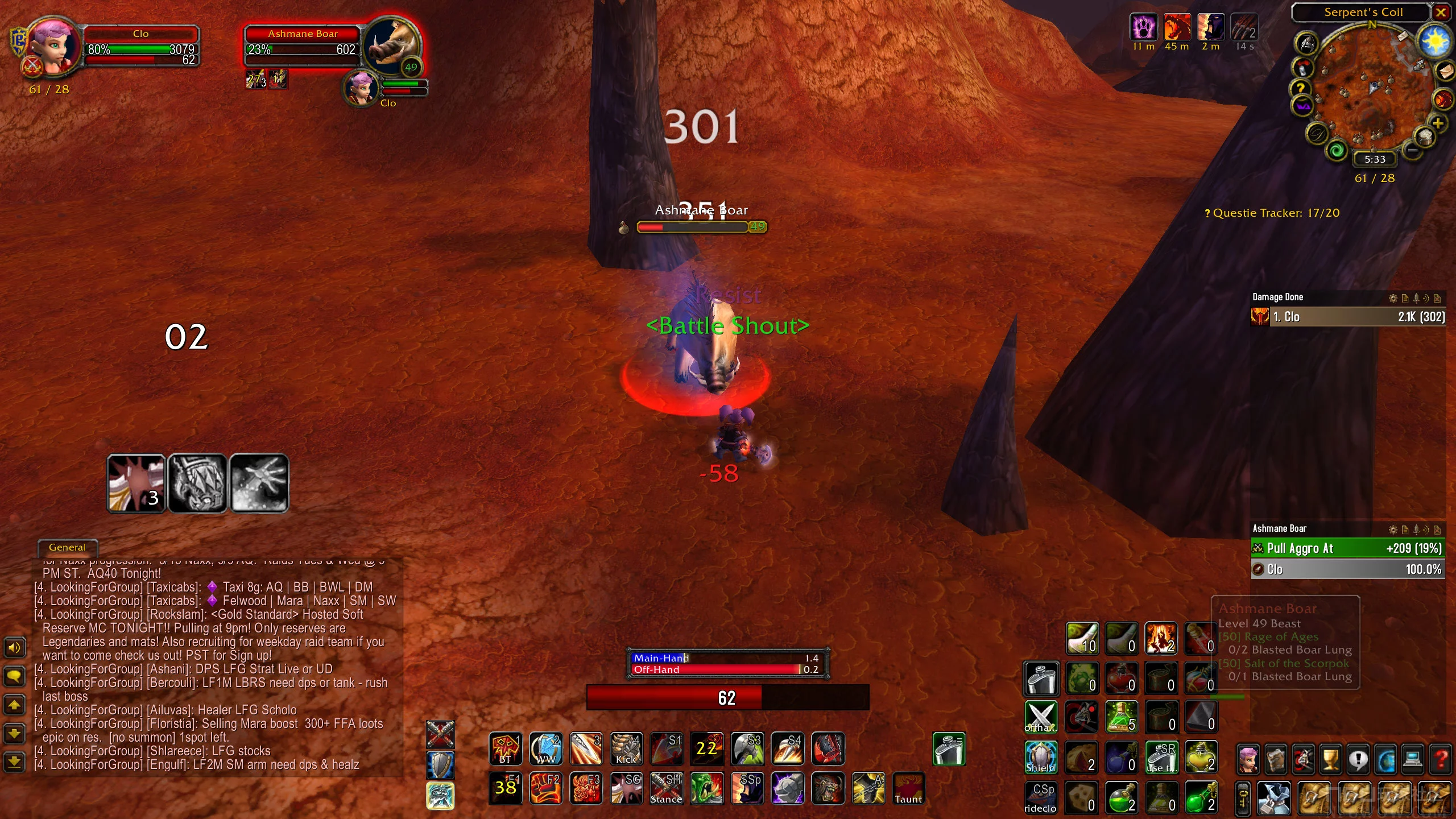The image size is (1456, 819).
Task: Open the character info micro button
Action: [x=1248, y=759]
